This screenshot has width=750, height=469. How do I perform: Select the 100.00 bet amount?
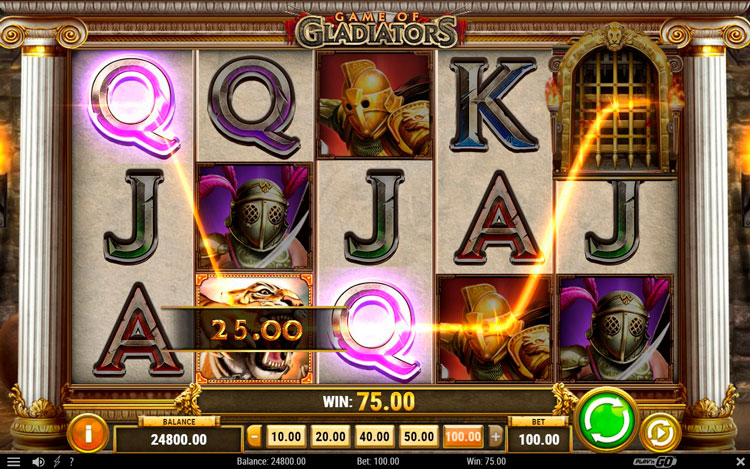point(463,436)
